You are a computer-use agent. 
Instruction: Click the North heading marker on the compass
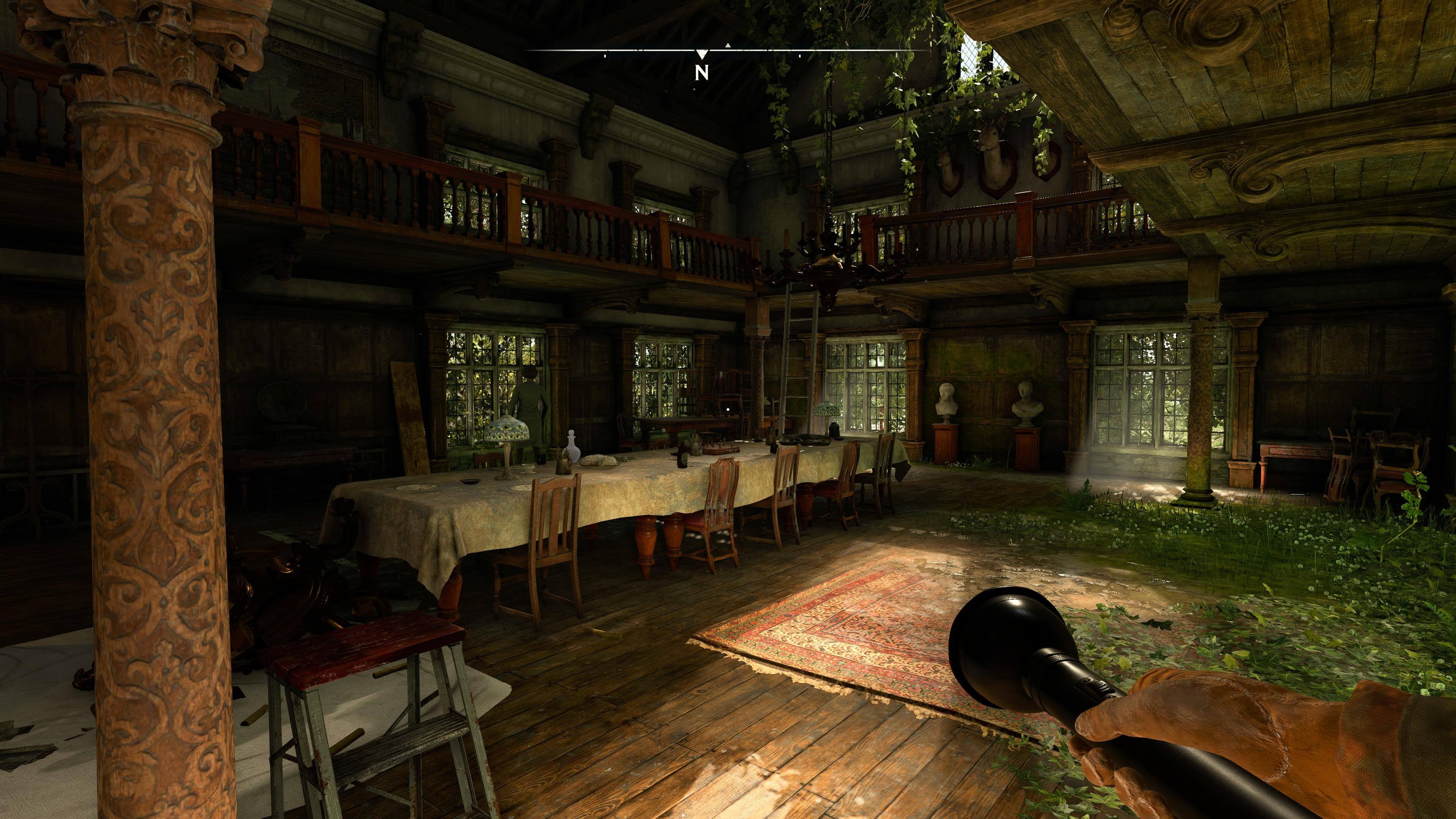(x=701, y=72)
